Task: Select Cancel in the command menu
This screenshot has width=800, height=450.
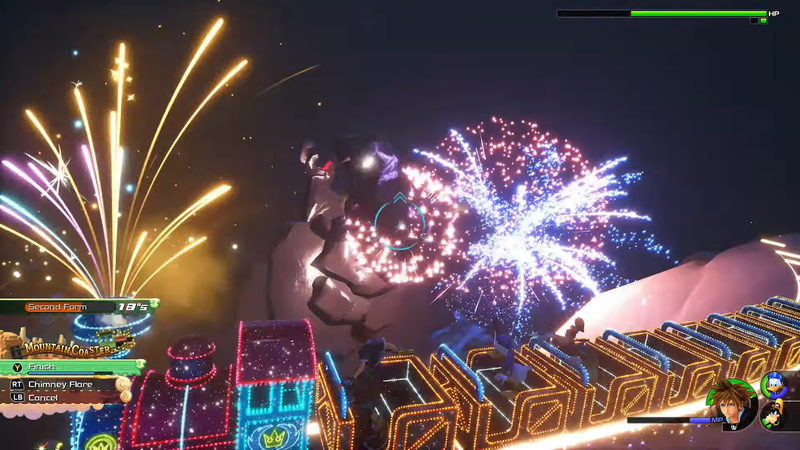Action: (60, 397)
